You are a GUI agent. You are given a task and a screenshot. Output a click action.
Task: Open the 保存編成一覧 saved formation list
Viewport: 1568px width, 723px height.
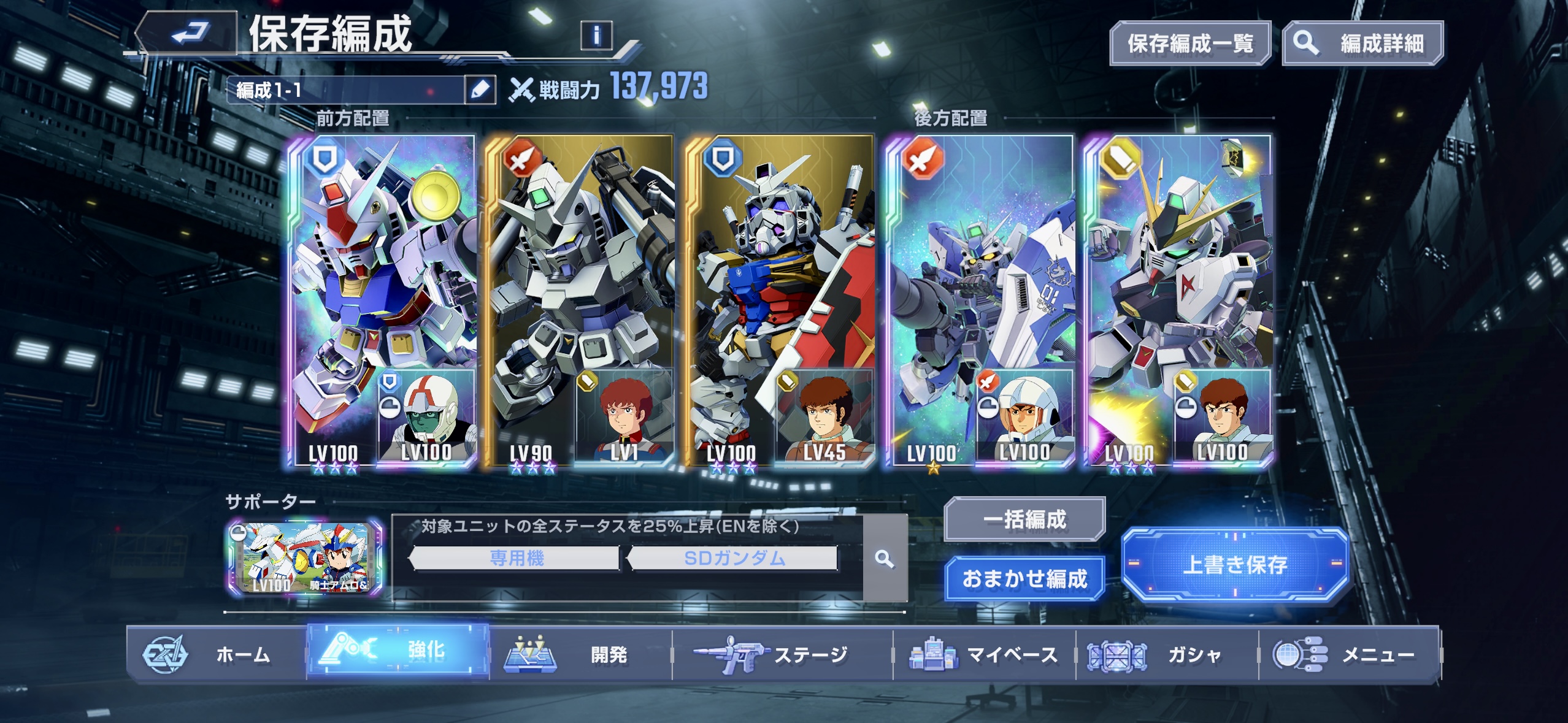[1189, 44]
